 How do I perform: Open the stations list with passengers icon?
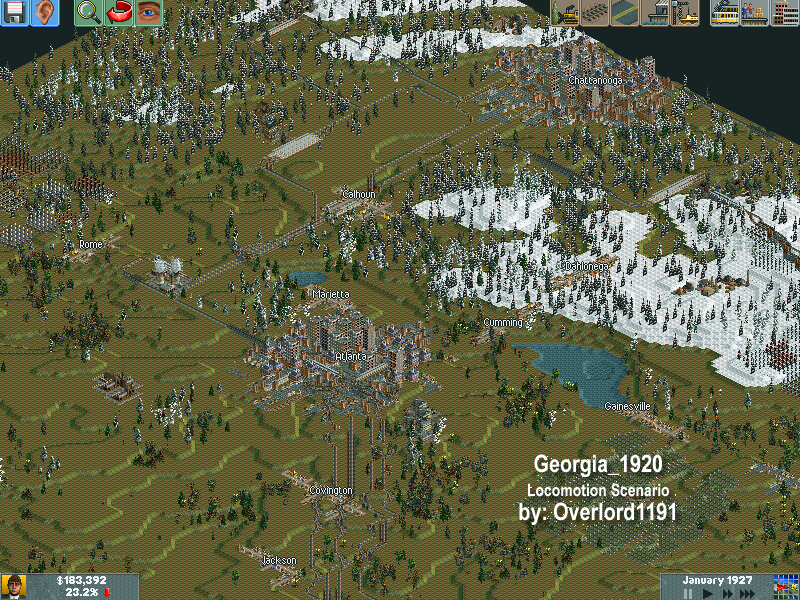click(x=755, y=13)
